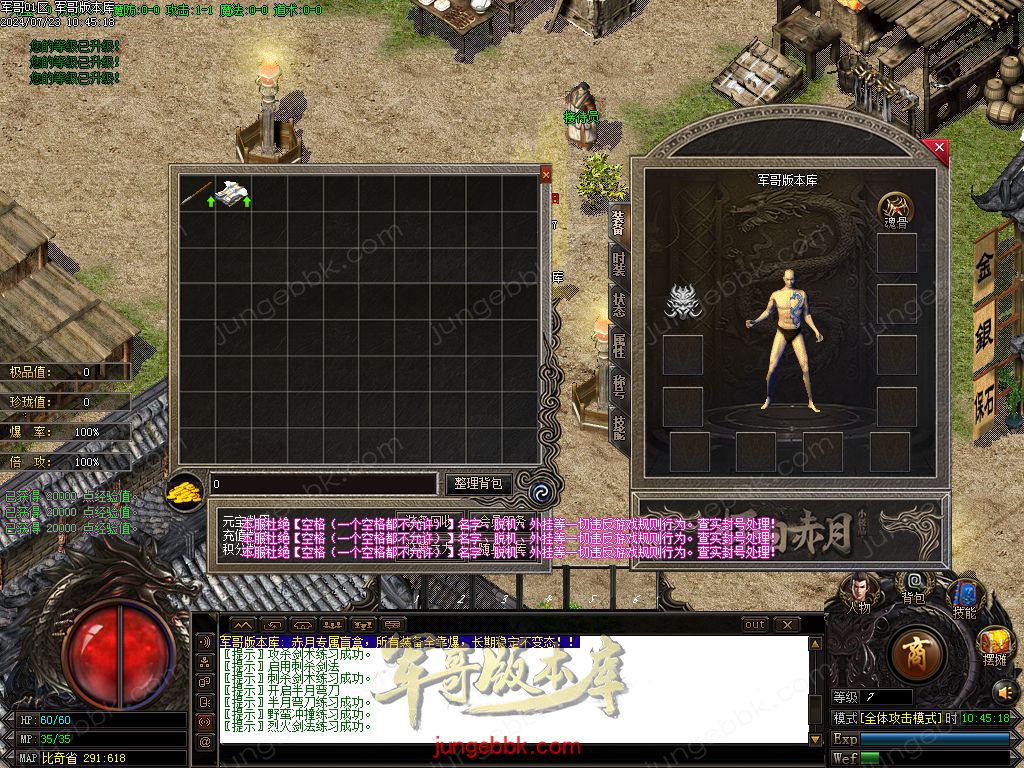This screenshot has width=1024, height=768.
Task: Switch to the 称号 title tab
Action: coord(619,386)
